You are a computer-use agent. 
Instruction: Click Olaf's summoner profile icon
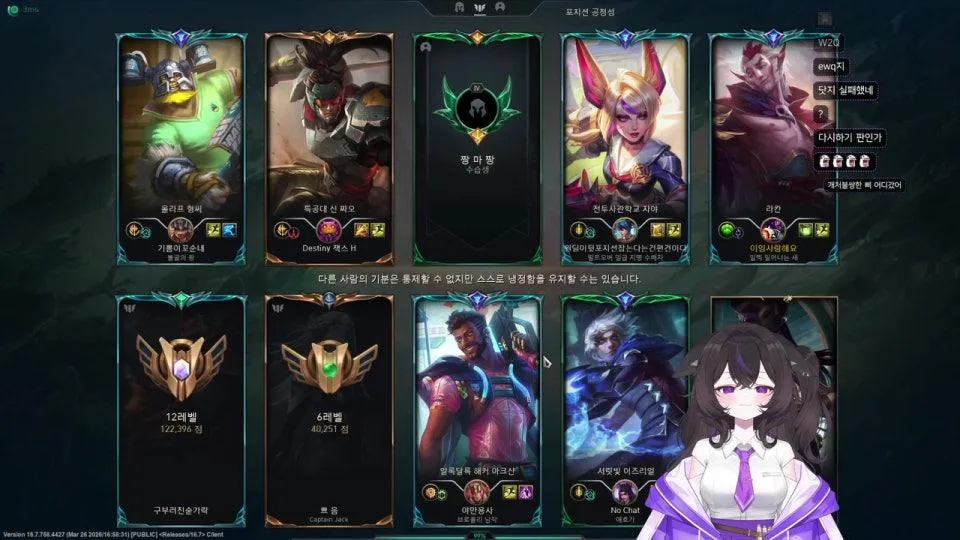(x=181, y=230)
